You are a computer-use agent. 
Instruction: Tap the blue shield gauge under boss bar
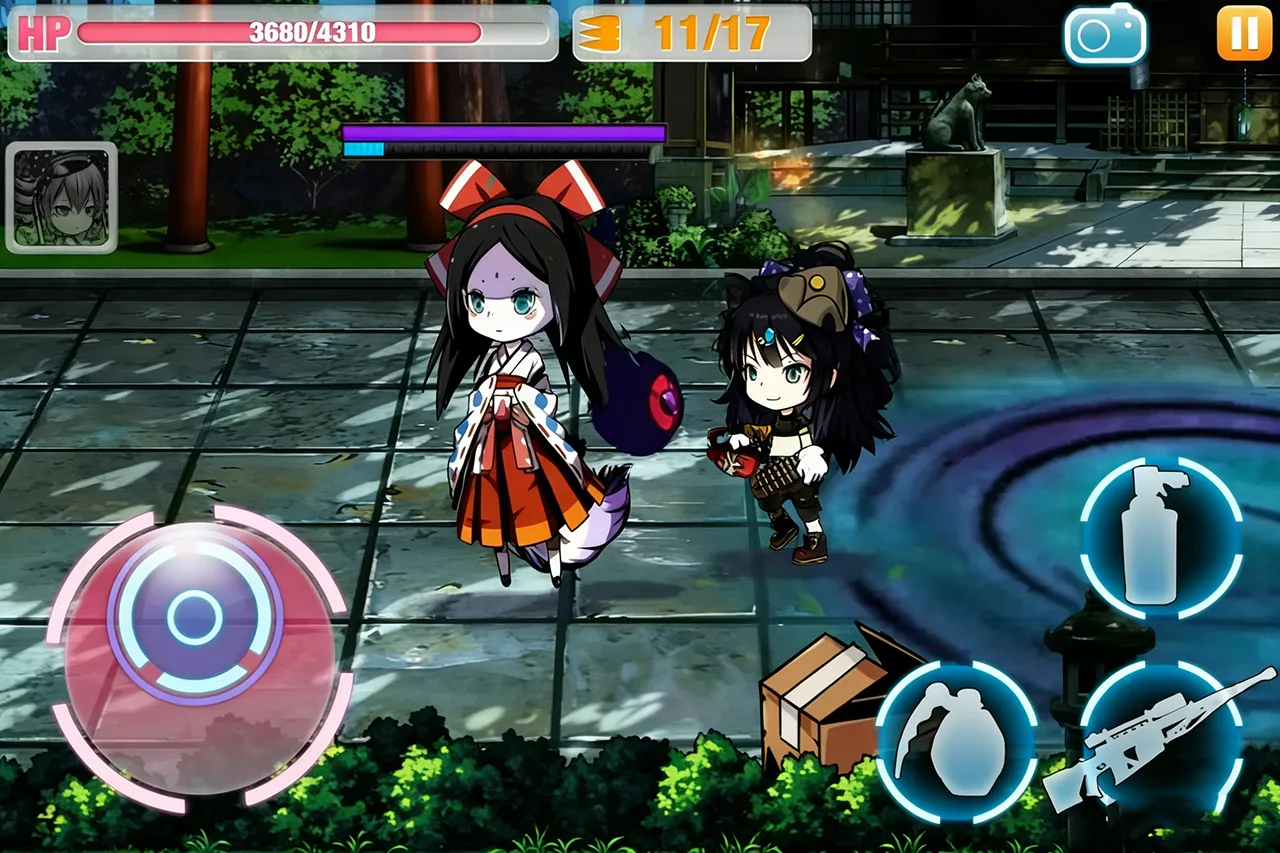(x=365, y=148)
